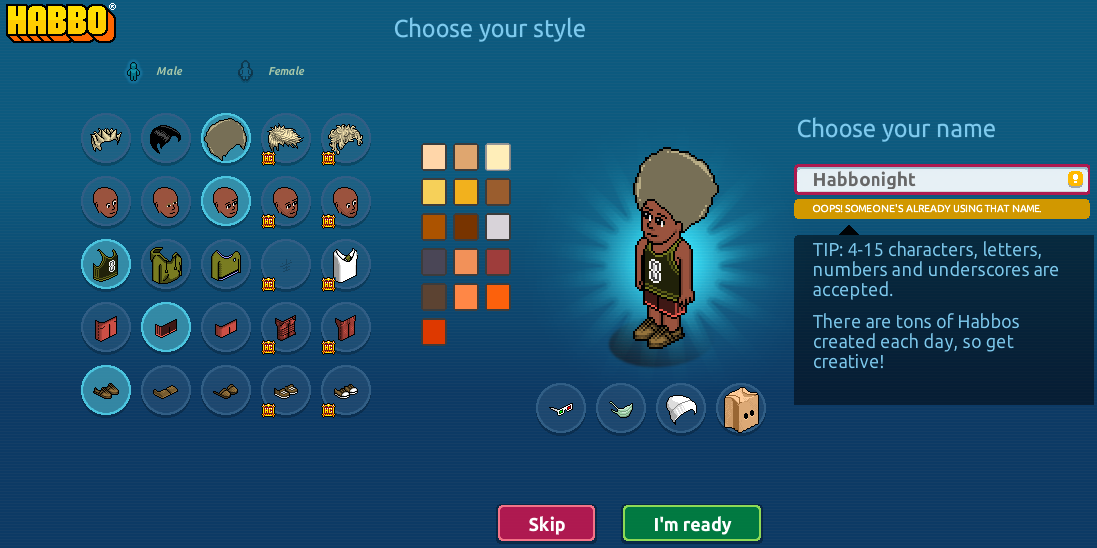1097x548 pixels.
Task: Confirm with the I'm ready button
Action: [692, 524]
